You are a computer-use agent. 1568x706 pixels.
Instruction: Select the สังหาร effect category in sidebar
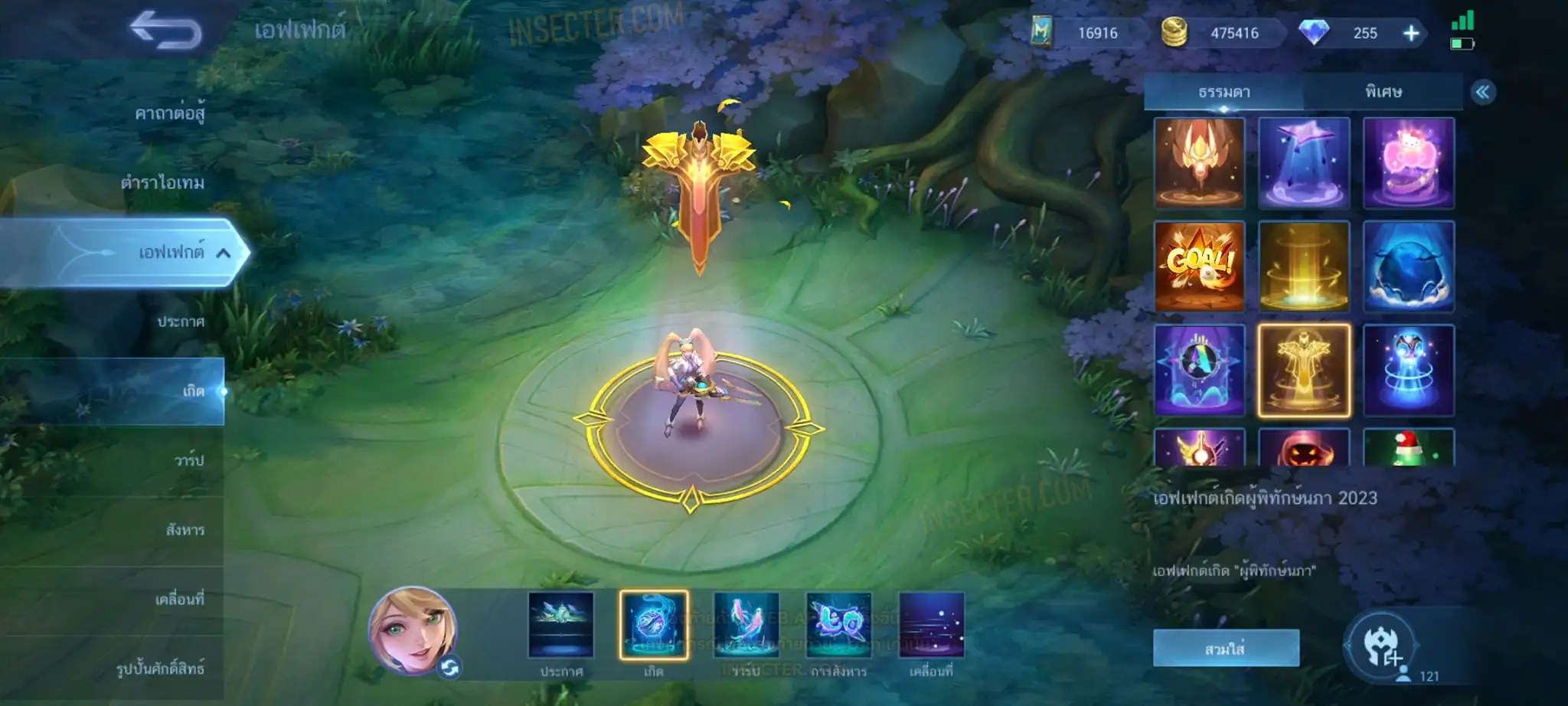(185, 530)
